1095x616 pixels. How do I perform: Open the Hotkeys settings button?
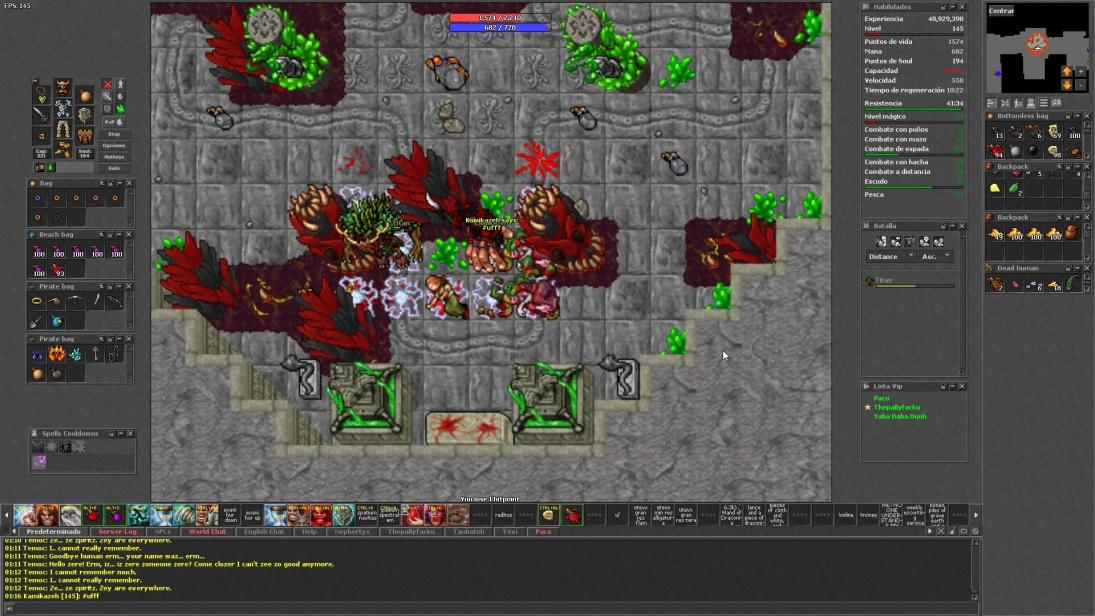coord(114,156)
